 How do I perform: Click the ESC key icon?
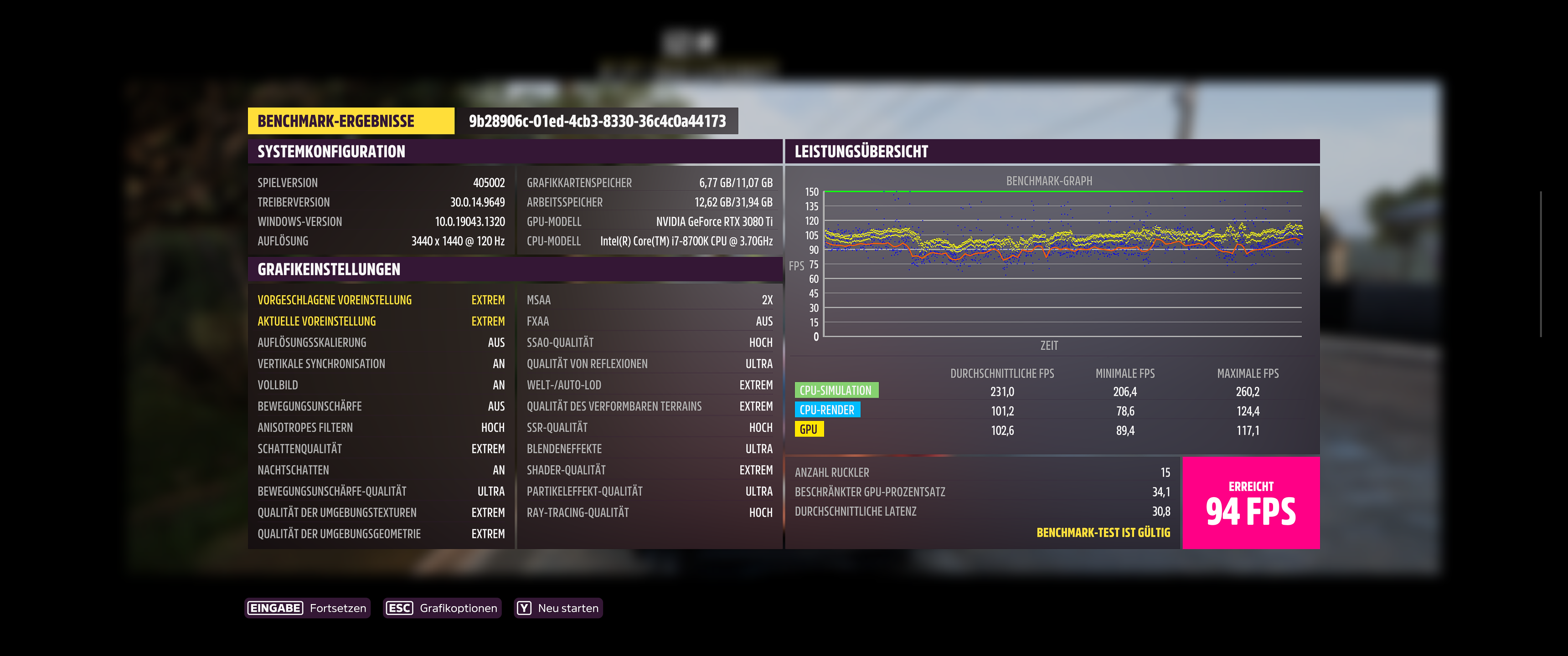(x=399, y=607)
